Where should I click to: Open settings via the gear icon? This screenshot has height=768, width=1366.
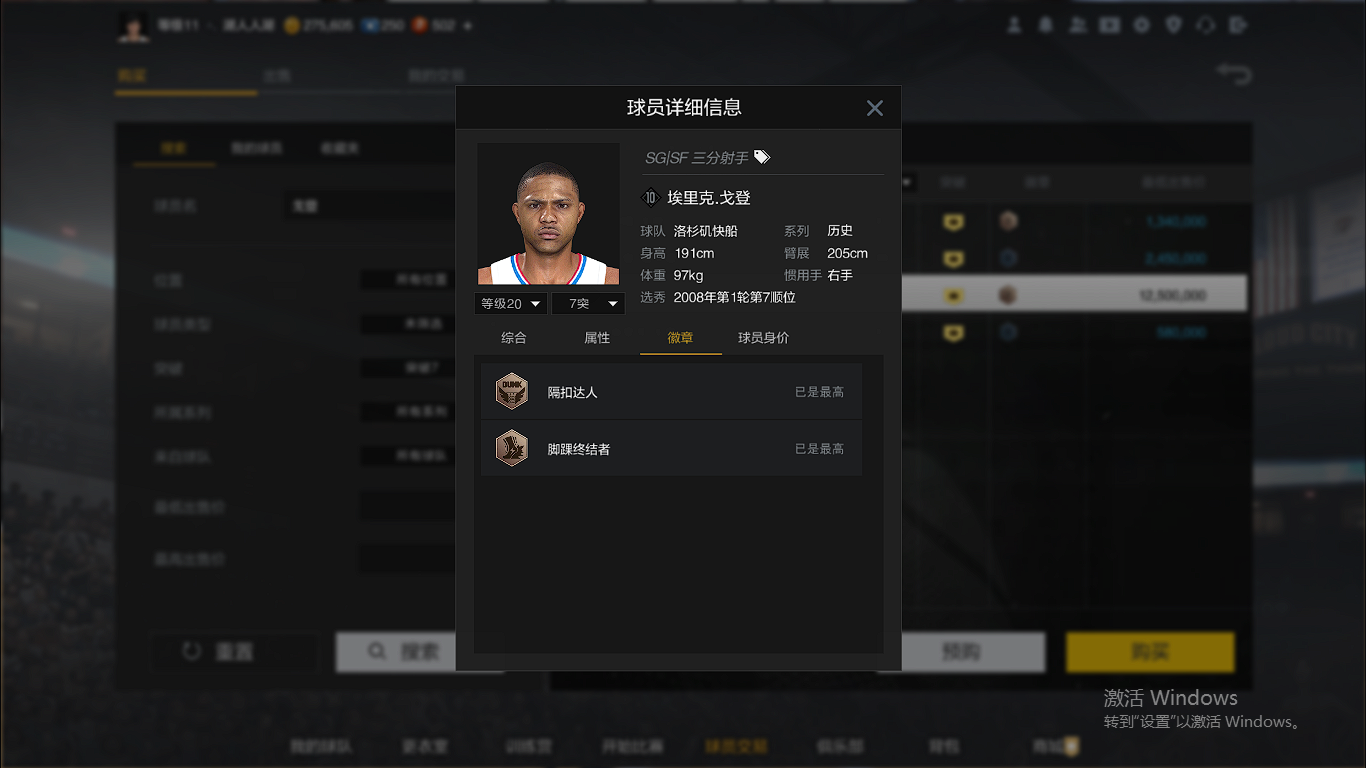tap(1141, 25)
